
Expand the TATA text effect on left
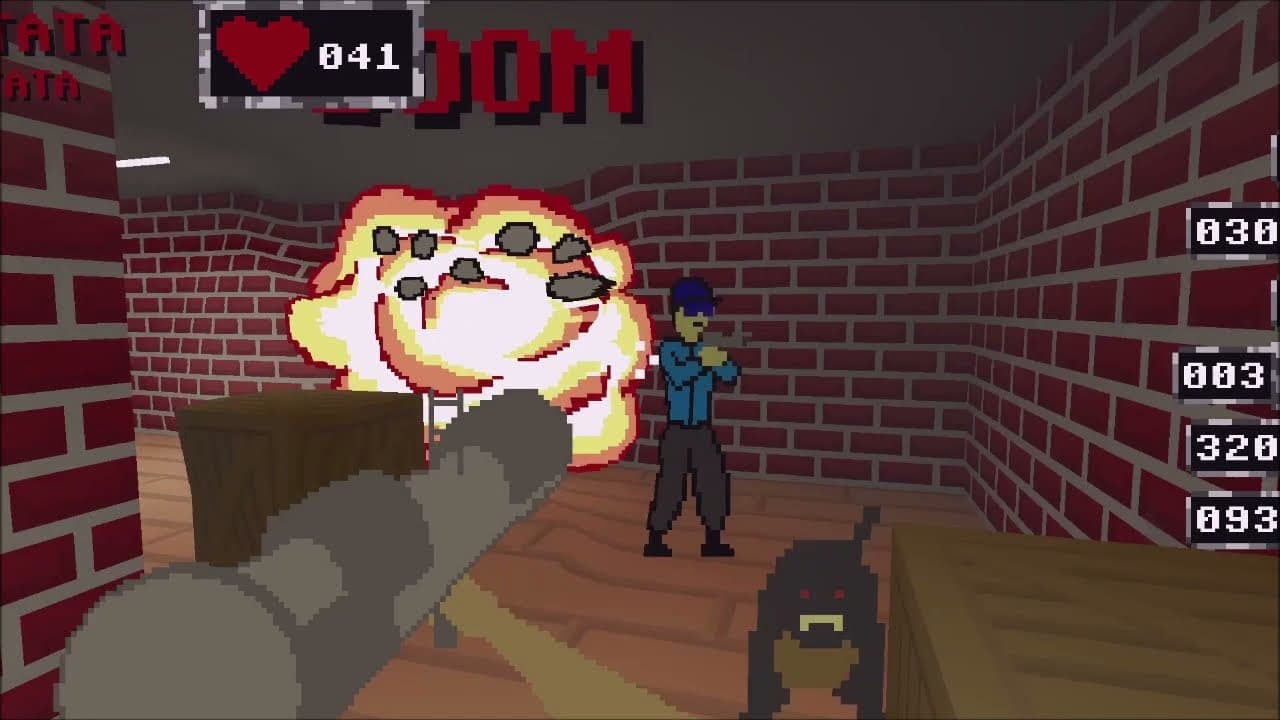point(60,30)
